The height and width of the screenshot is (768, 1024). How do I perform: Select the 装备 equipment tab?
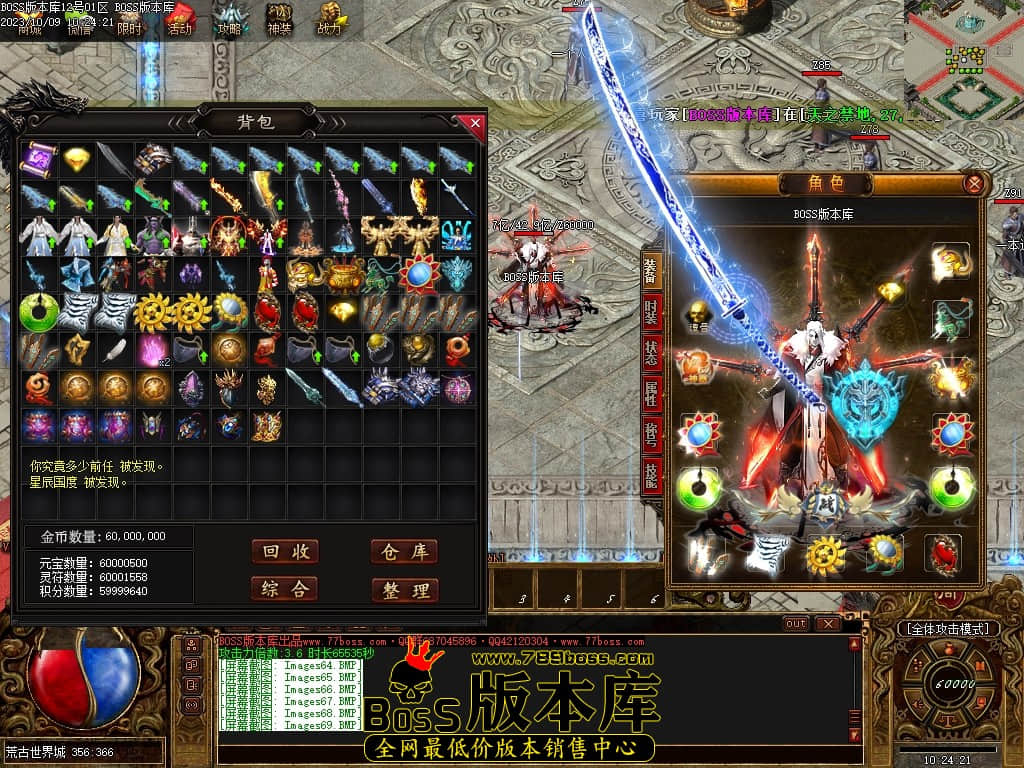pos(651,271)
